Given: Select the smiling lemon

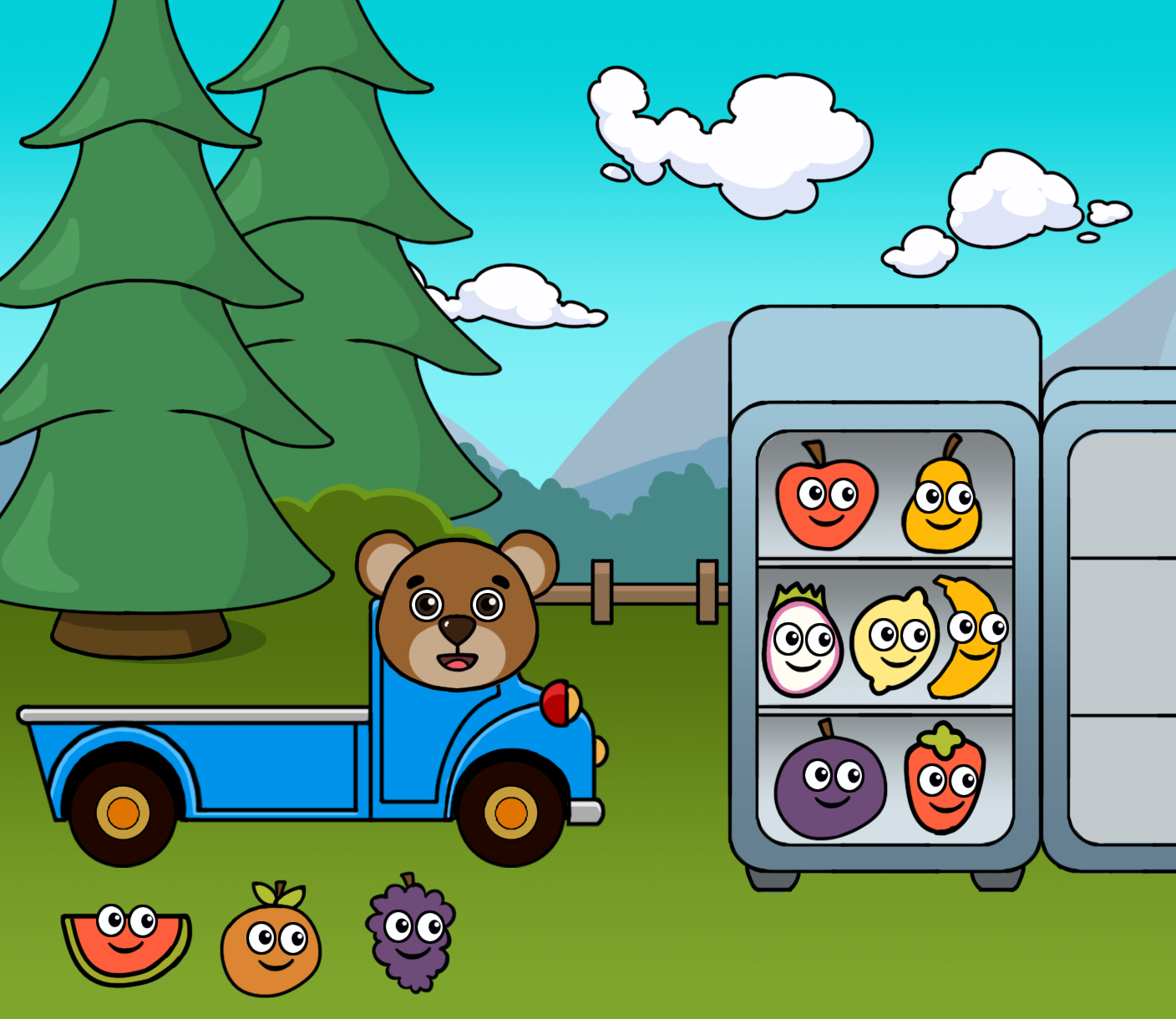Looking at the screenshot, I should [x=894, y=642].
